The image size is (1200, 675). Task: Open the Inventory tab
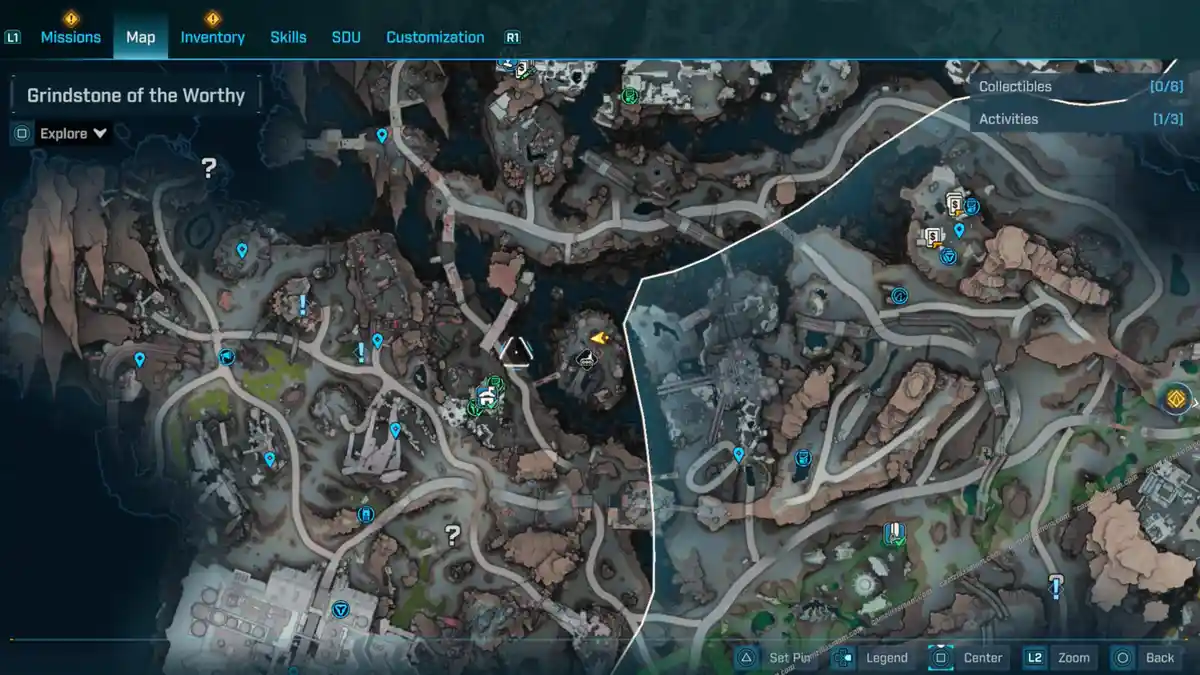[212, 37]
